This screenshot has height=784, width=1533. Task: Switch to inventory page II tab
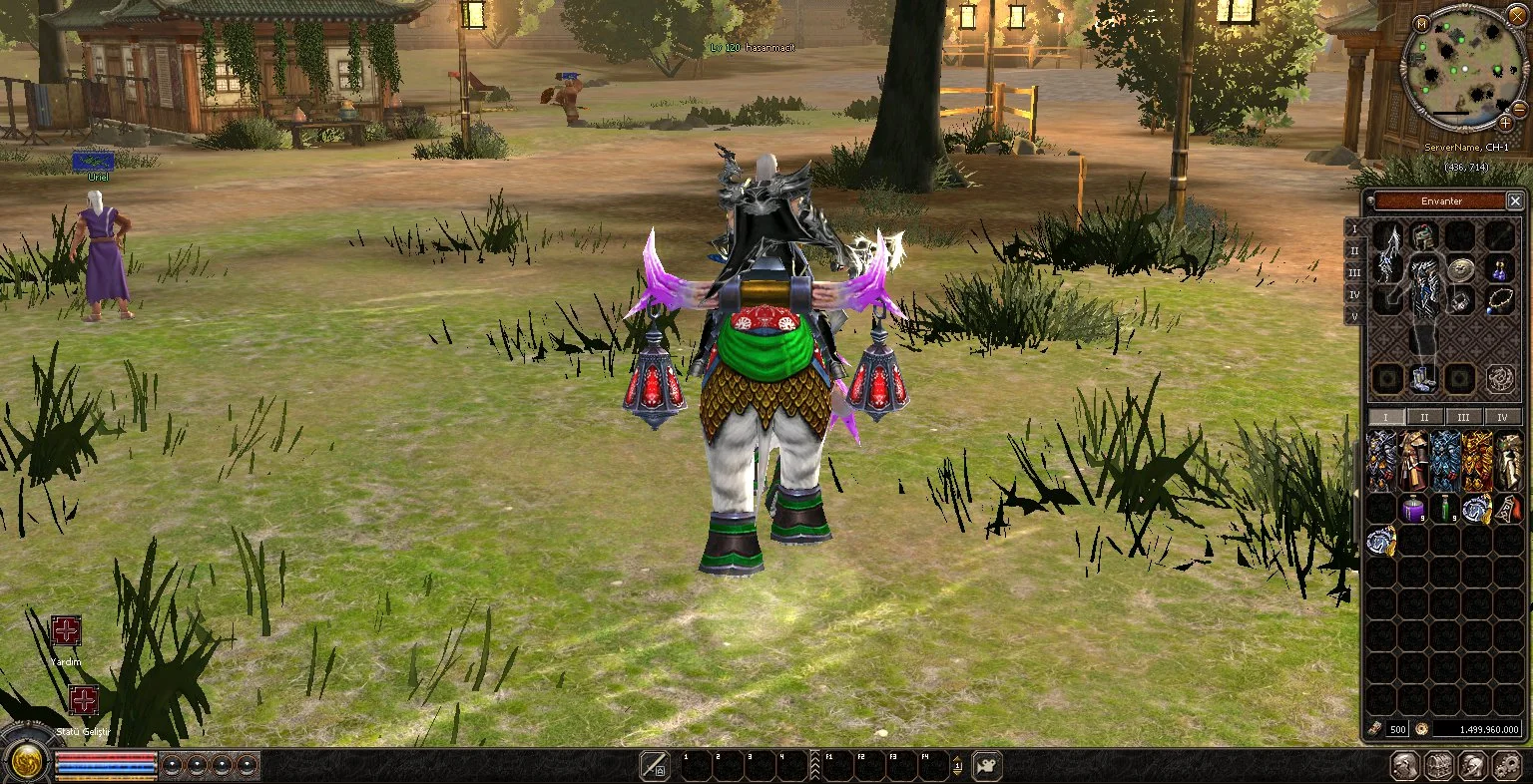click(1424, 417)
